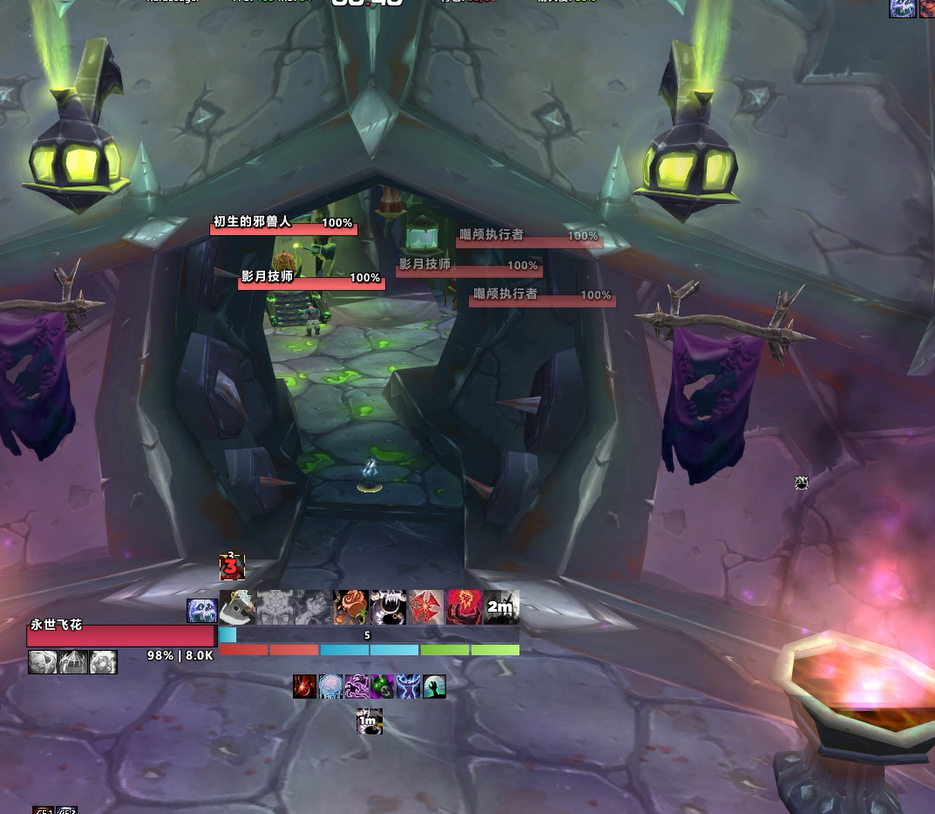Click the red number 3 stack icon
This screenshot has height=814, width=935.
232,567
